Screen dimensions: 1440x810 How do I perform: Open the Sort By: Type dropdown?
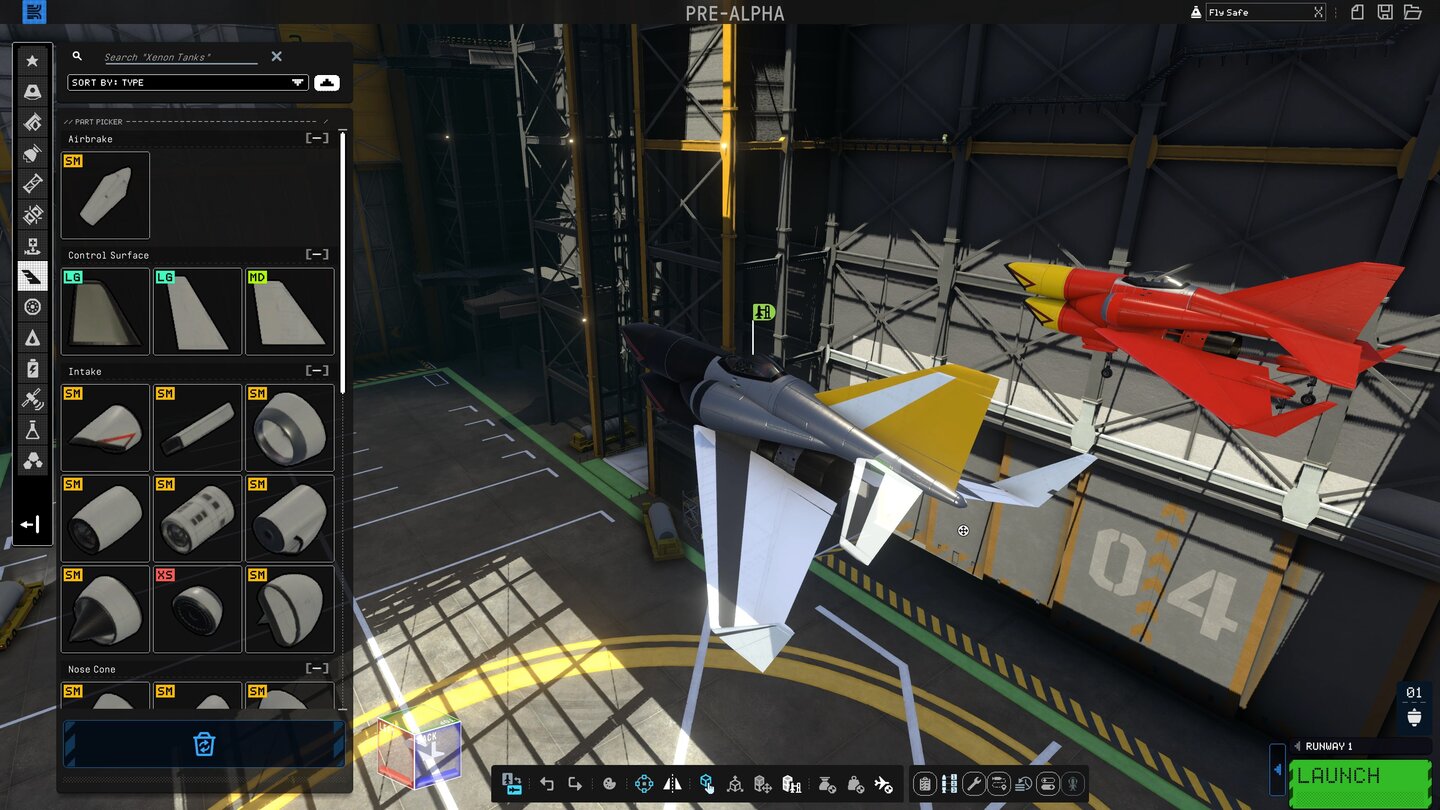pos(186,82)
